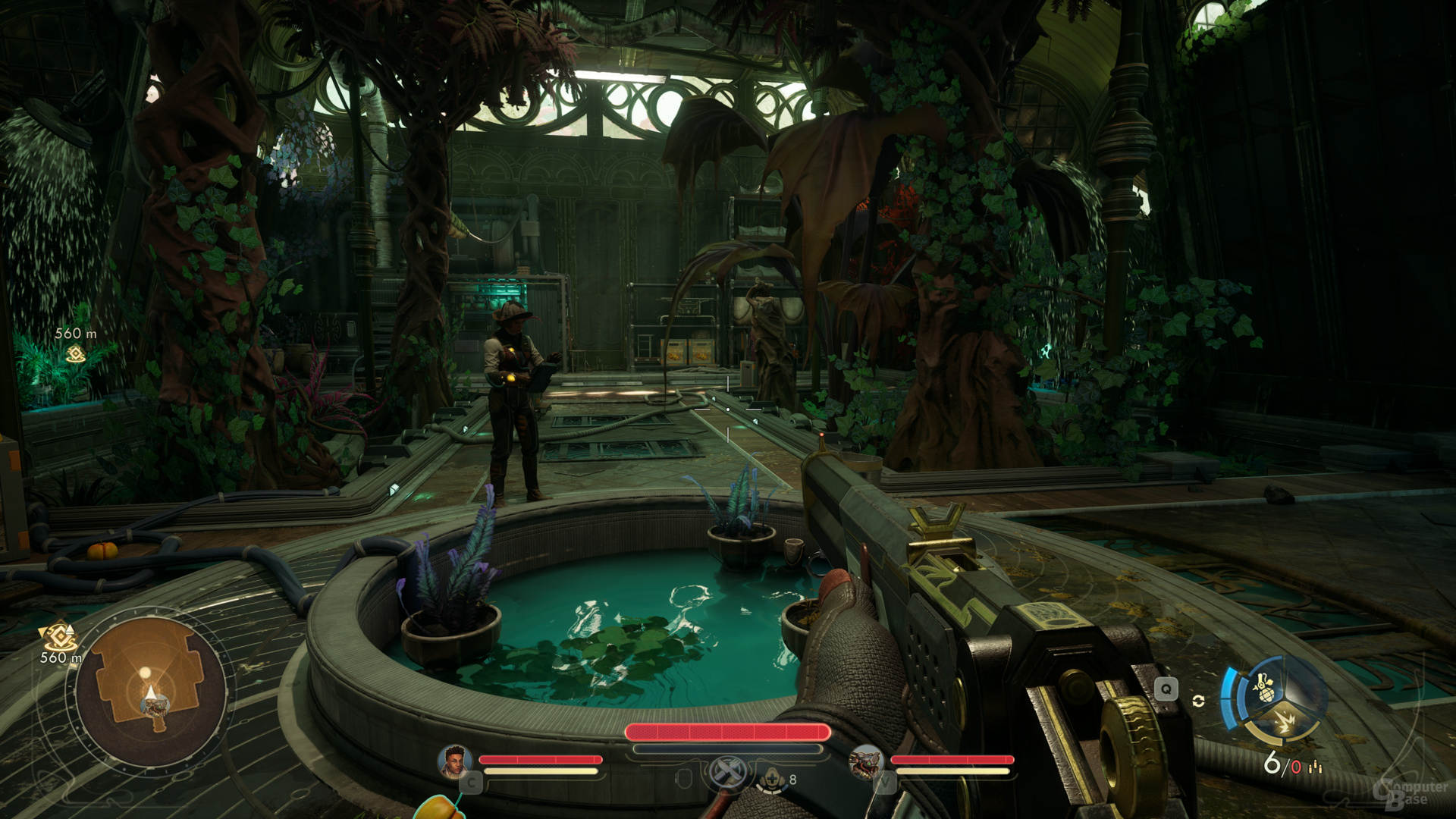This screenshot has height=819, width=1456.
Task: Choose the grenade segment on the weapon wheel
Action: pyautogui.click(x=1264, y=689)
